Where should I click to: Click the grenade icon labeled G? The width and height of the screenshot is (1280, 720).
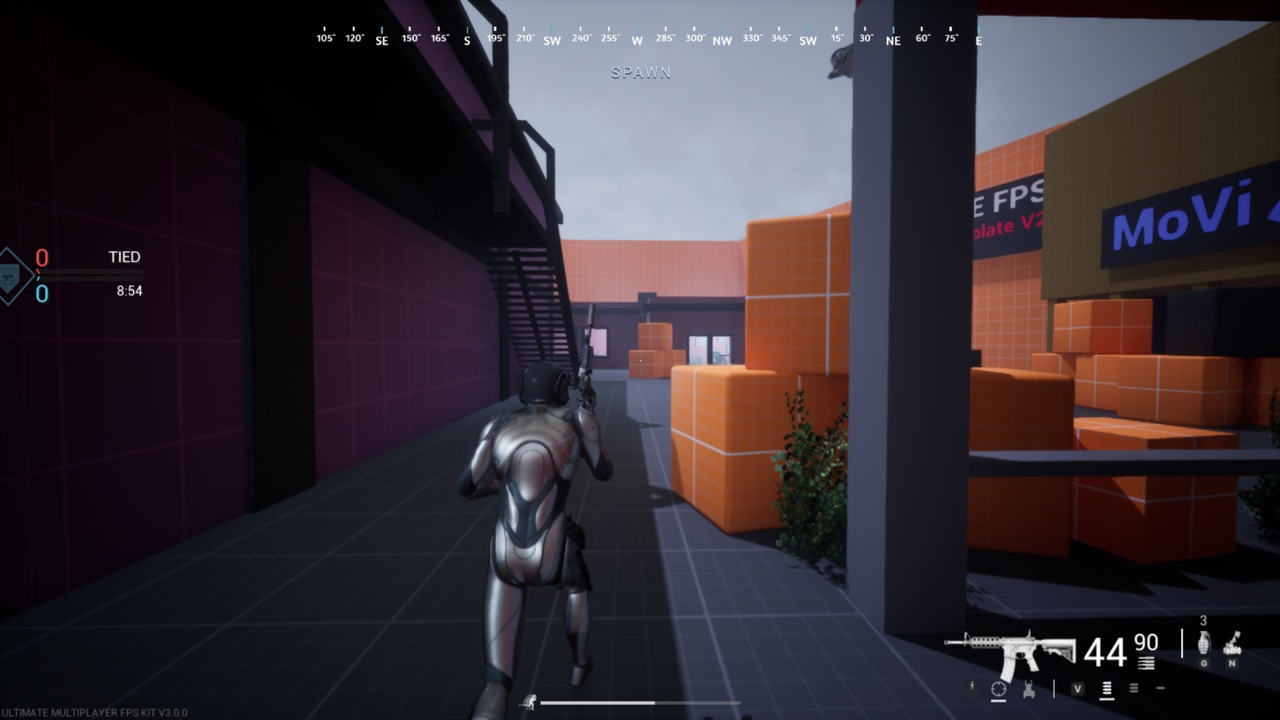pyautogui.click(x=1204, y=644)
